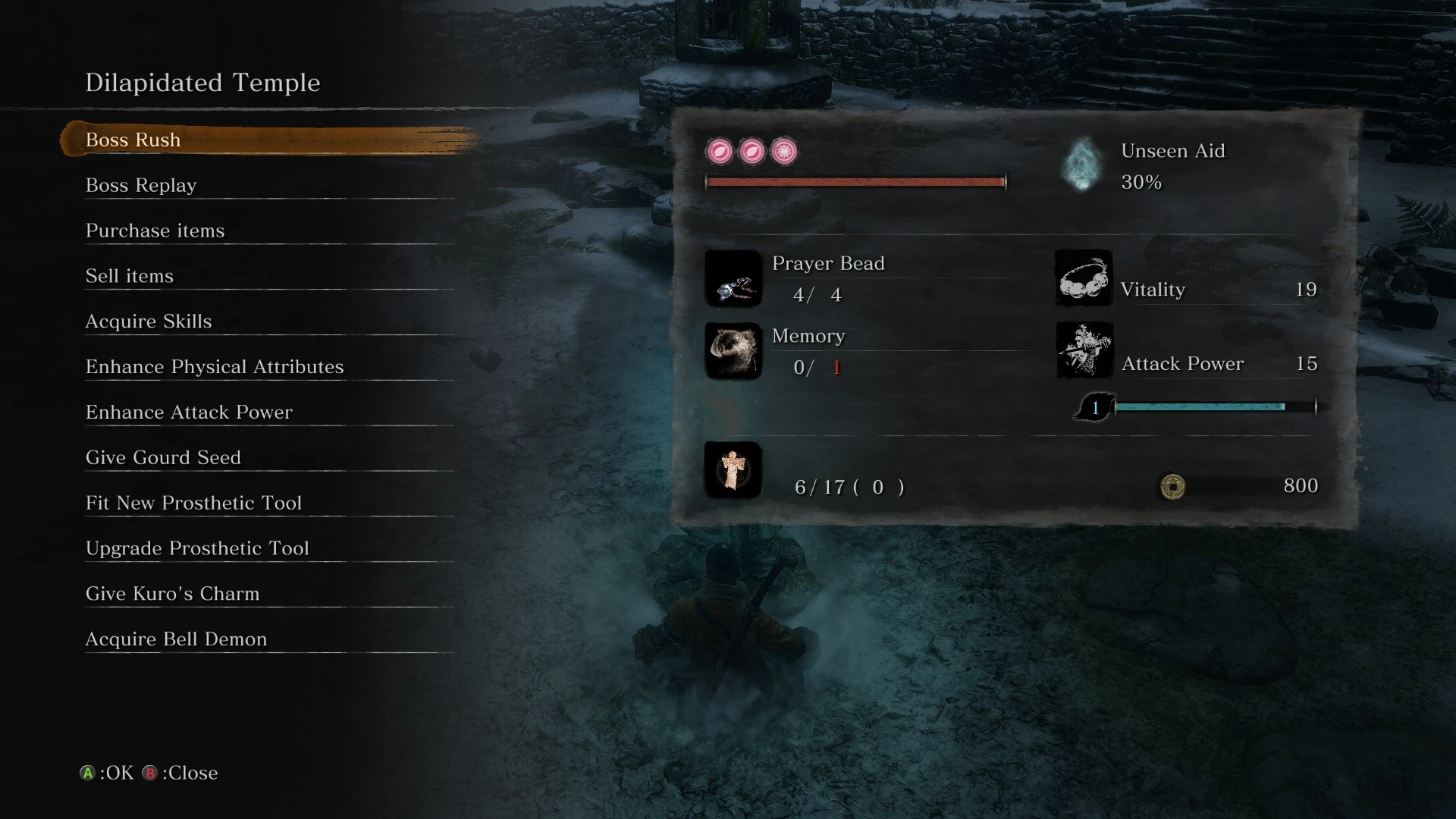Click the rightmost gourd seed icon
The height and width of the screenshot is (819, 1456).
(784, 152)
